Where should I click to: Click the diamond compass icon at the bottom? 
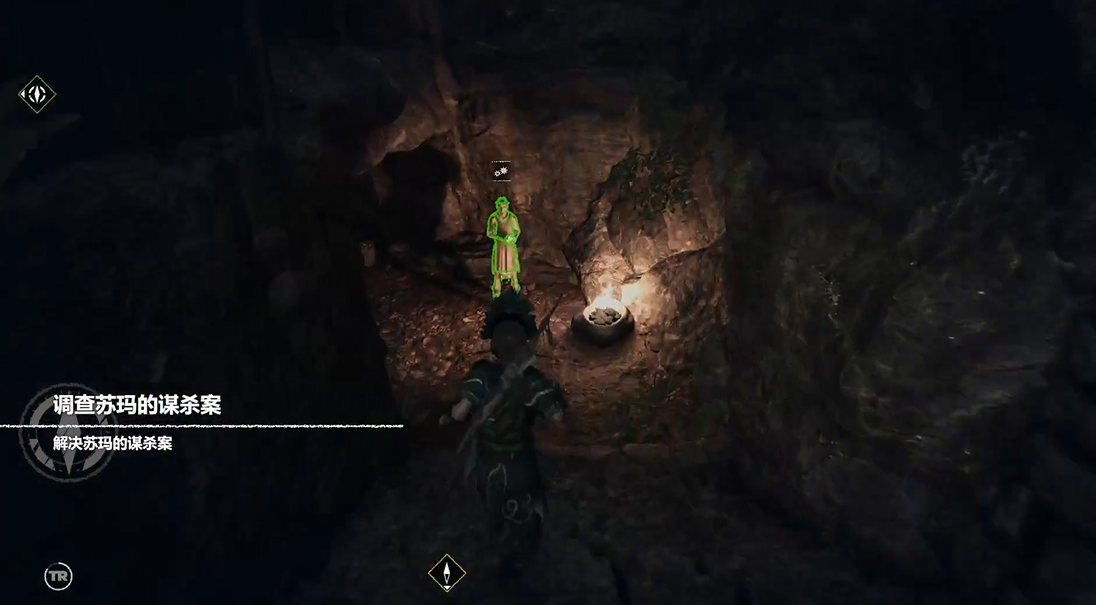pyautogui.click(x=446, y=573)
